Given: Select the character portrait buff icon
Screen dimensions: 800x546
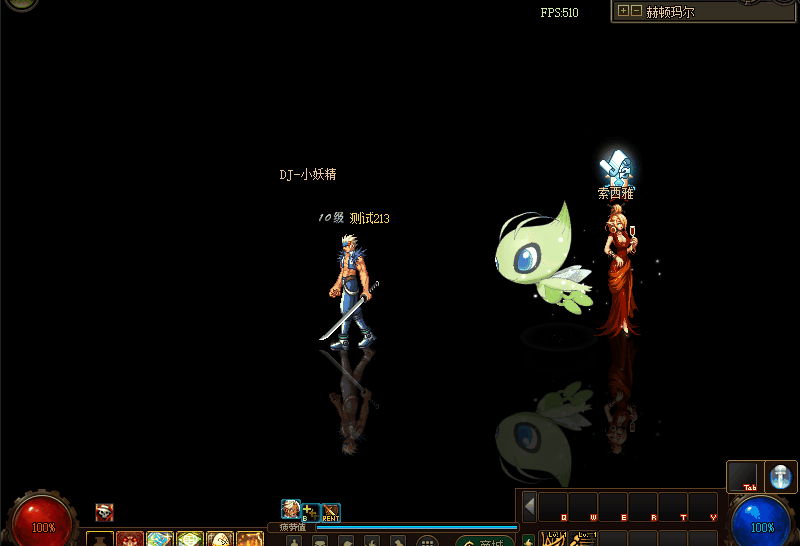Looking at the screenshot, I should (290, 510).
